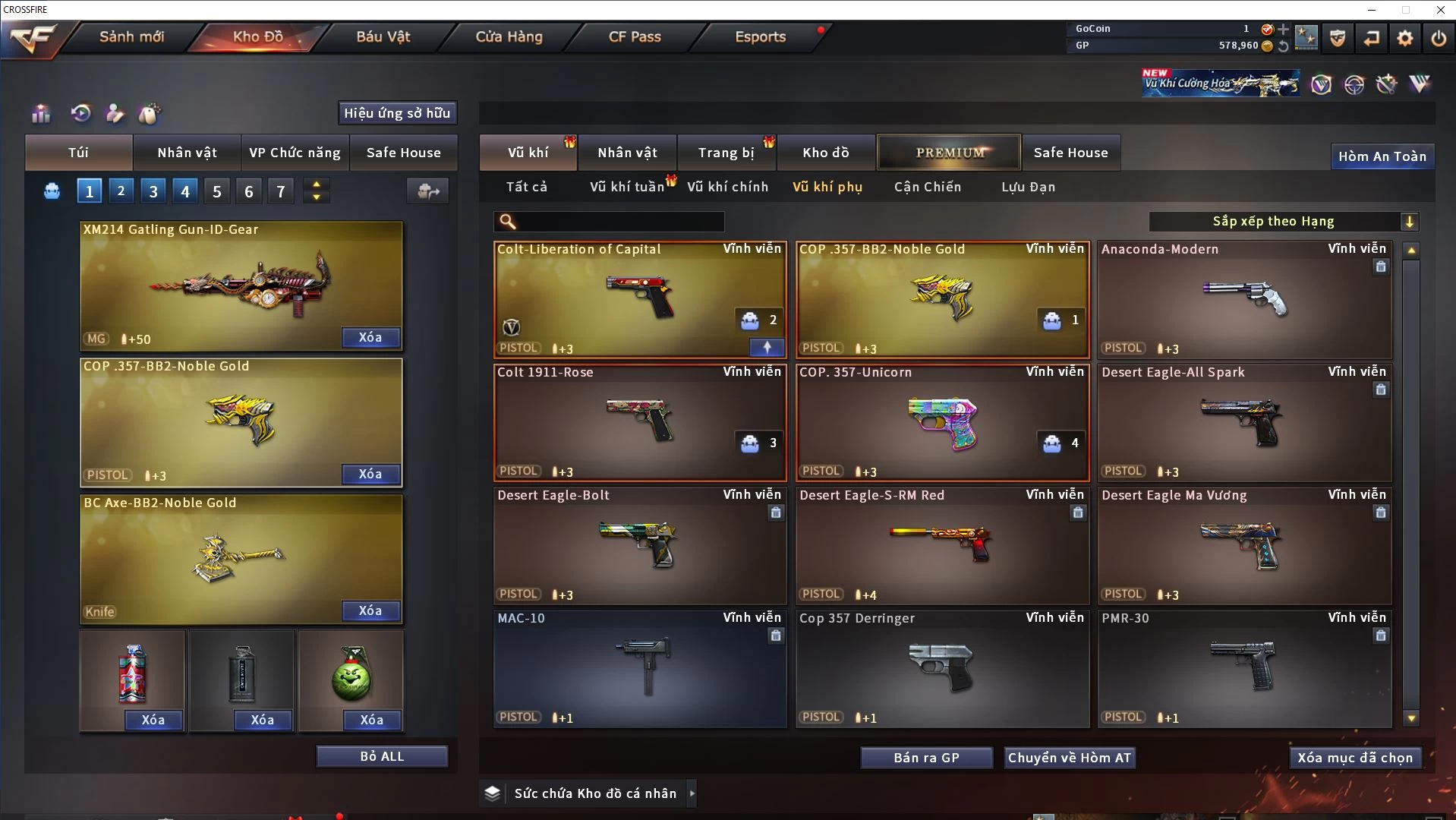
Task: Select the Colt-Liberation of Capital pistol
Action: pos(639,299)
